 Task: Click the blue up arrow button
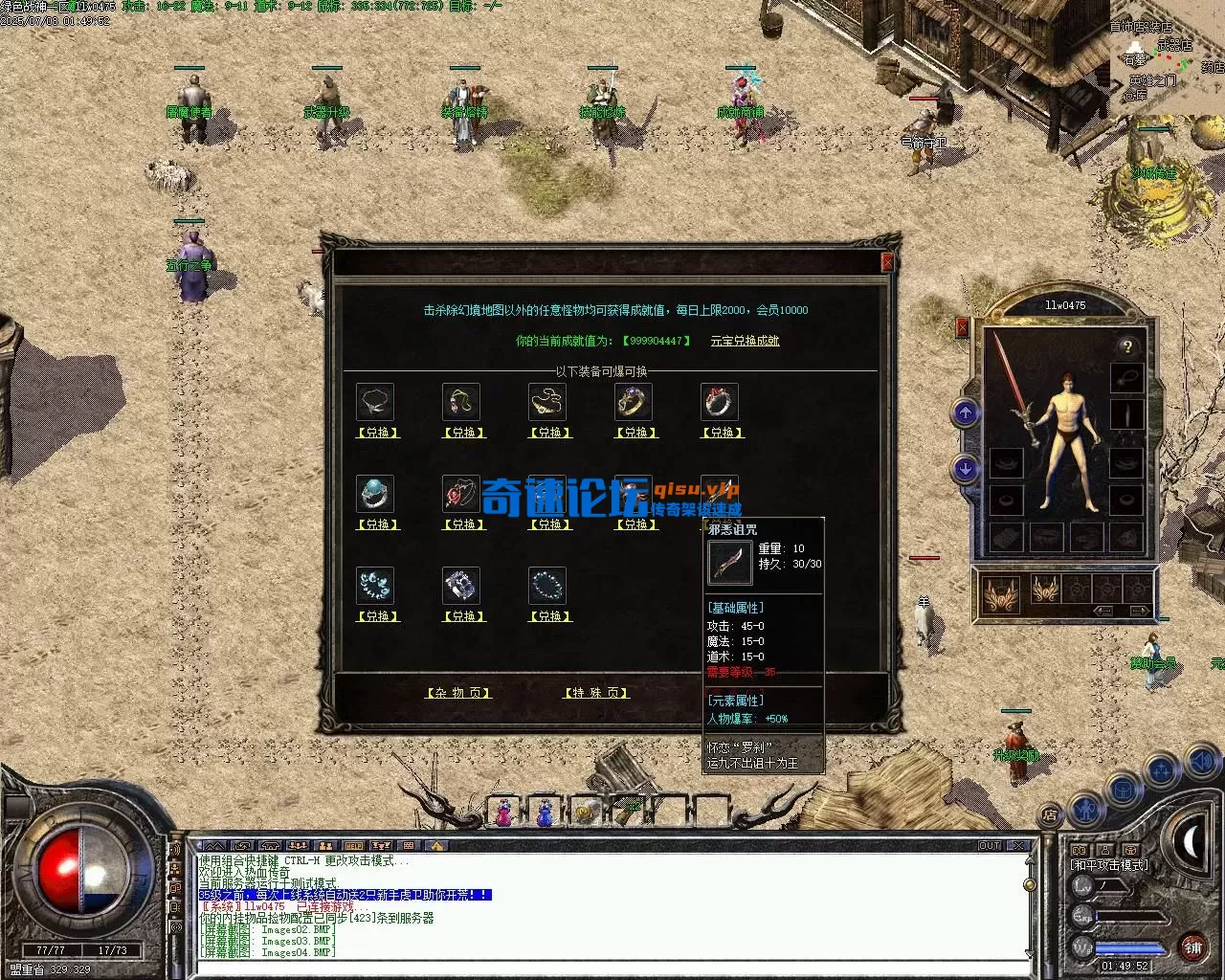[966, 413]
